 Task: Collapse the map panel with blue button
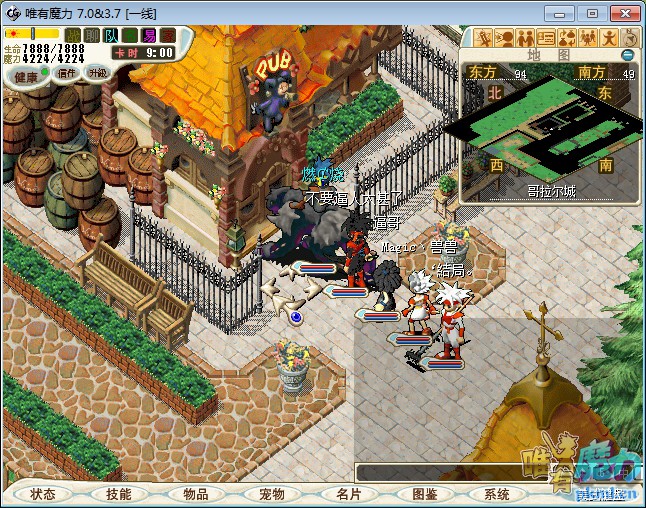627,55
